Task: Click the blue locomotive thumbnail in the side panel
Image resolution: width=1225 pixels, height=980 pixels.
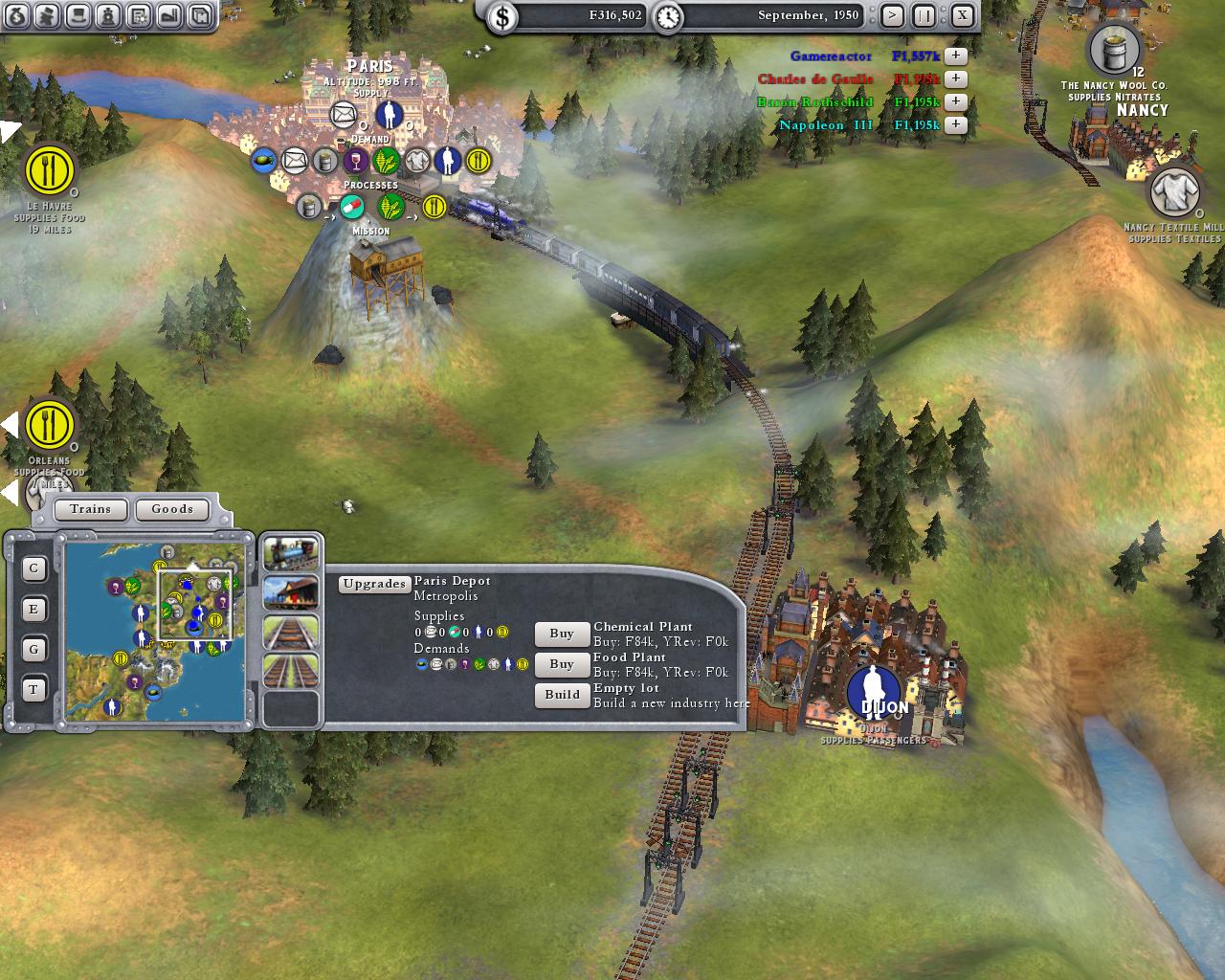Action: [x=290, y=553]
